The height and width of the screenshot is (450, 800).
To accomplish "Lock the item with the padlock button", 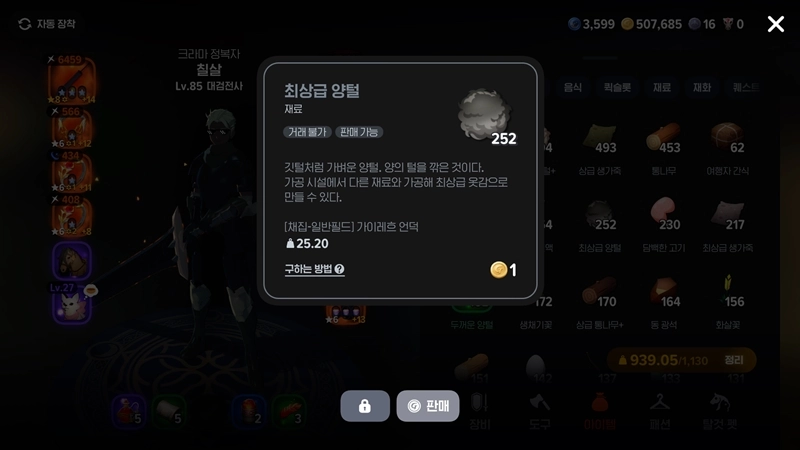I will [x=365, y=406].
